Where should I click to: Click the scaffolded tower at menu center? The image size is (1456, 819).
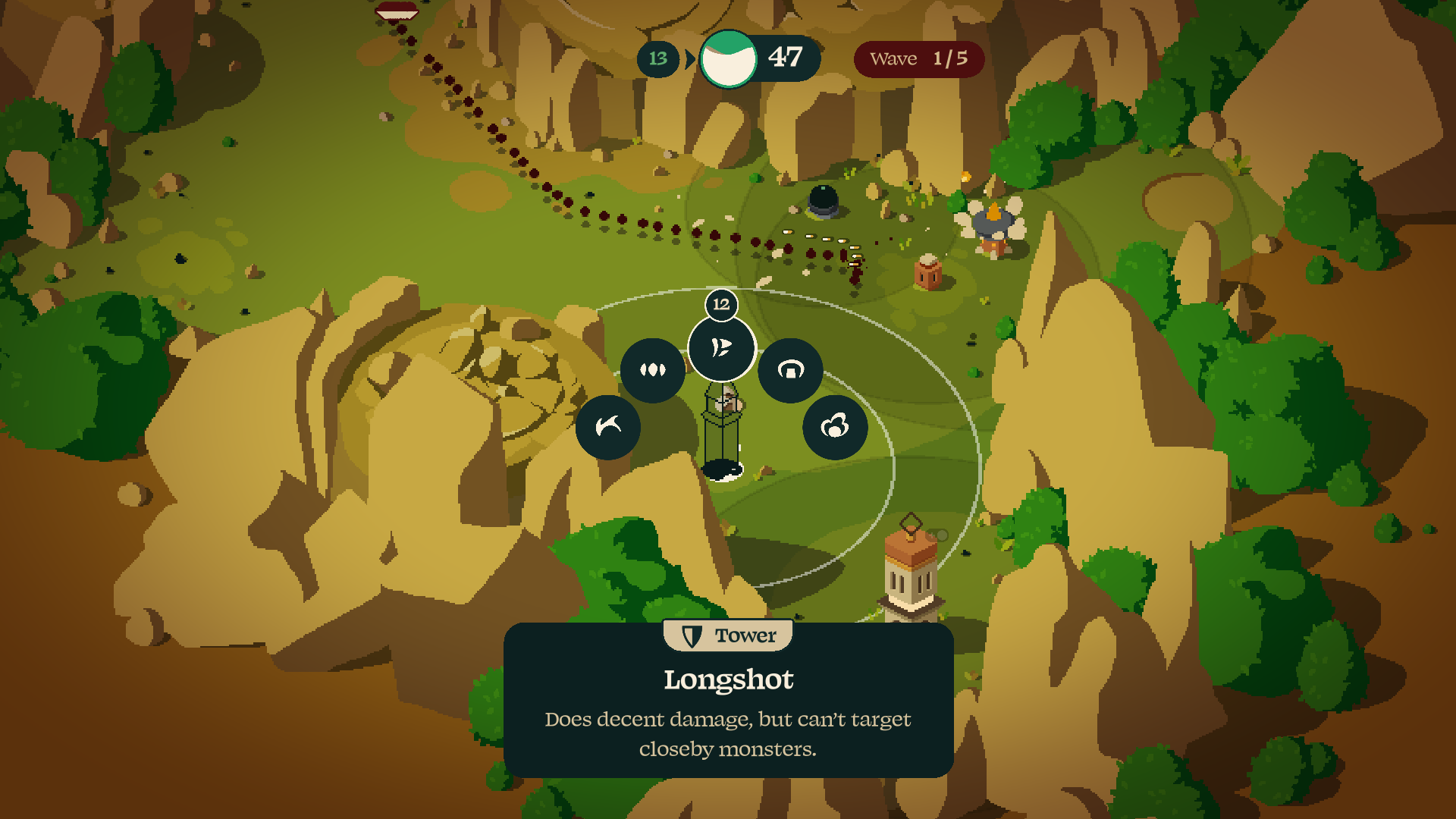point(723,425)
